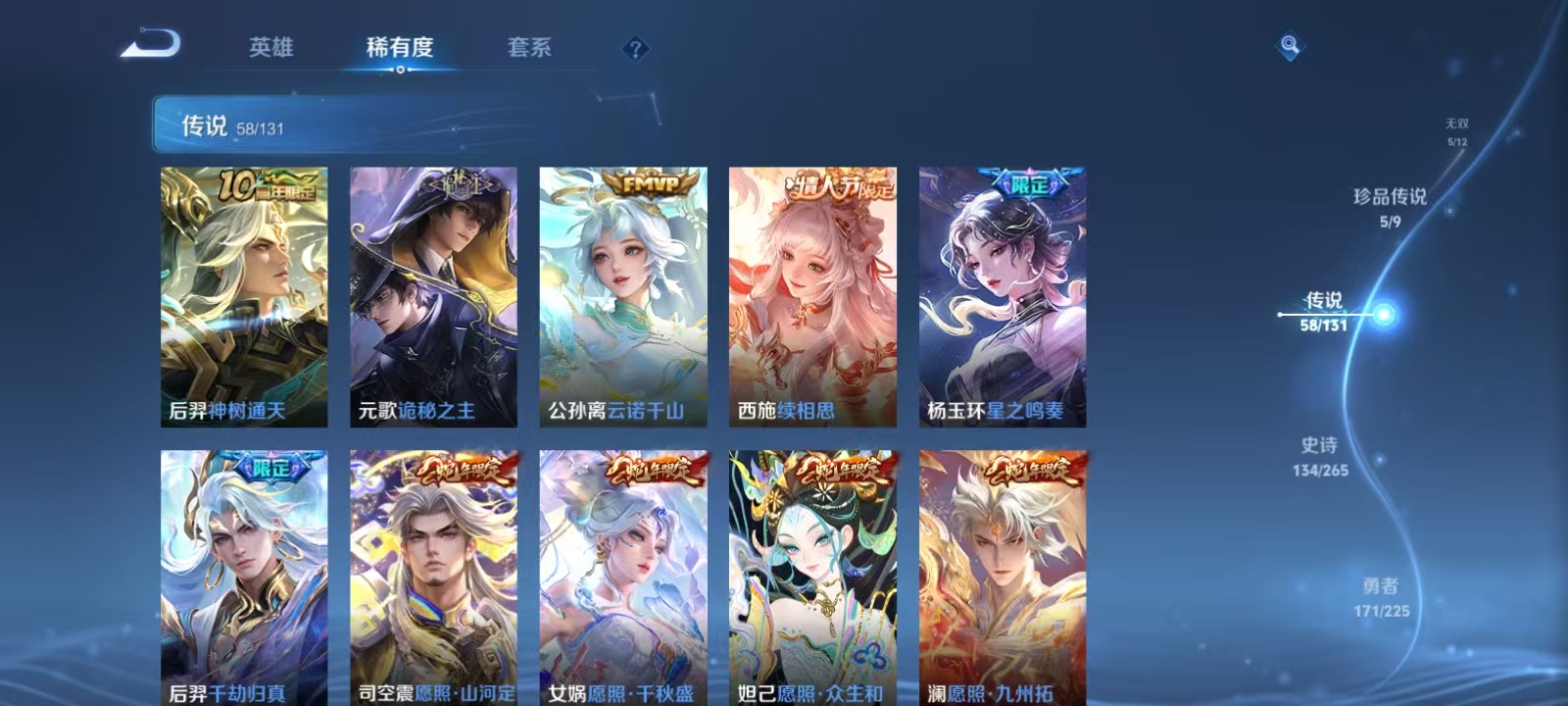Open the 后羿 神树通天 skin card
1568x706 pixels.
click(x=243, y=294)
